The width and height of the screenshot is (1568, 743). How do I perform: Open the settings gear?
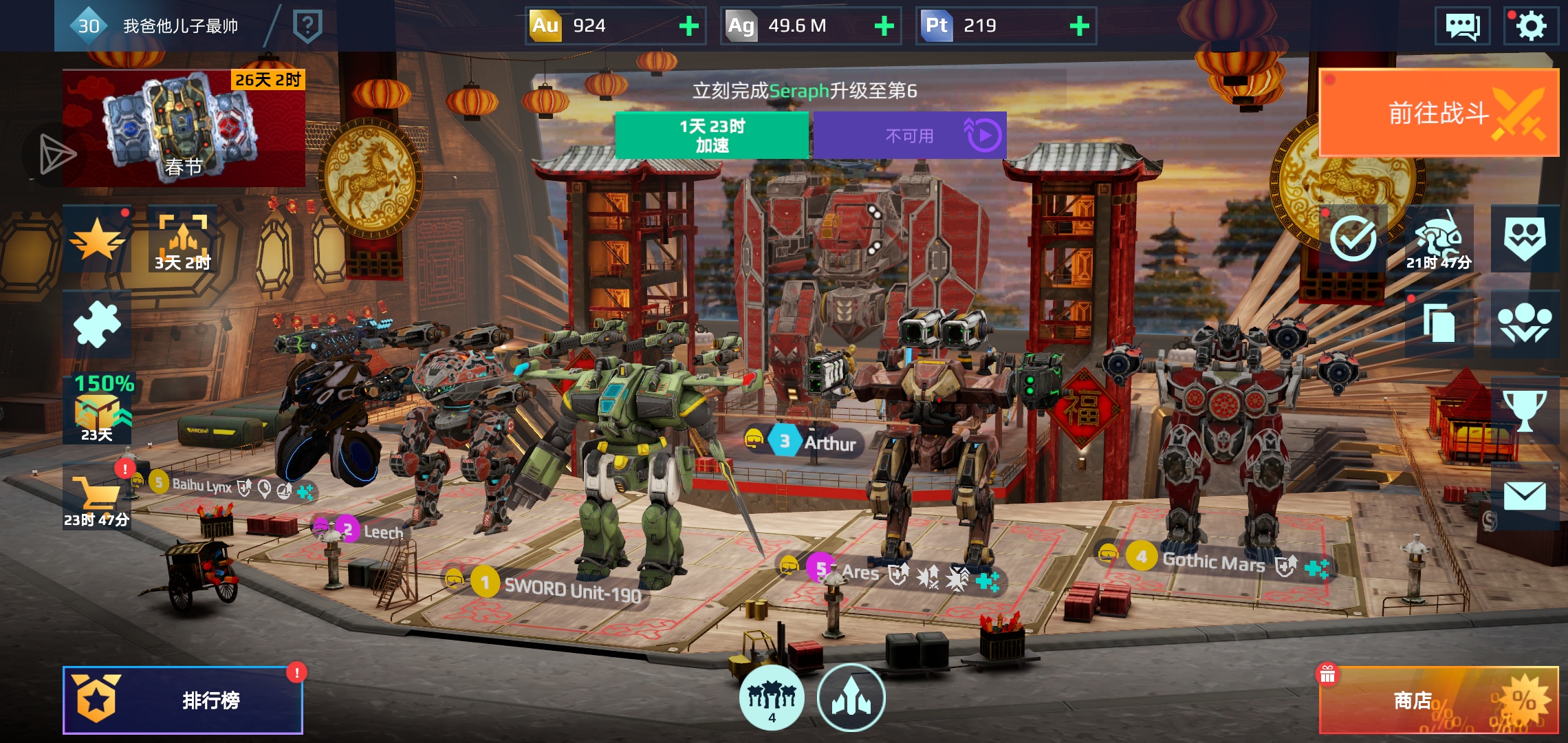tap(1531, 26)
